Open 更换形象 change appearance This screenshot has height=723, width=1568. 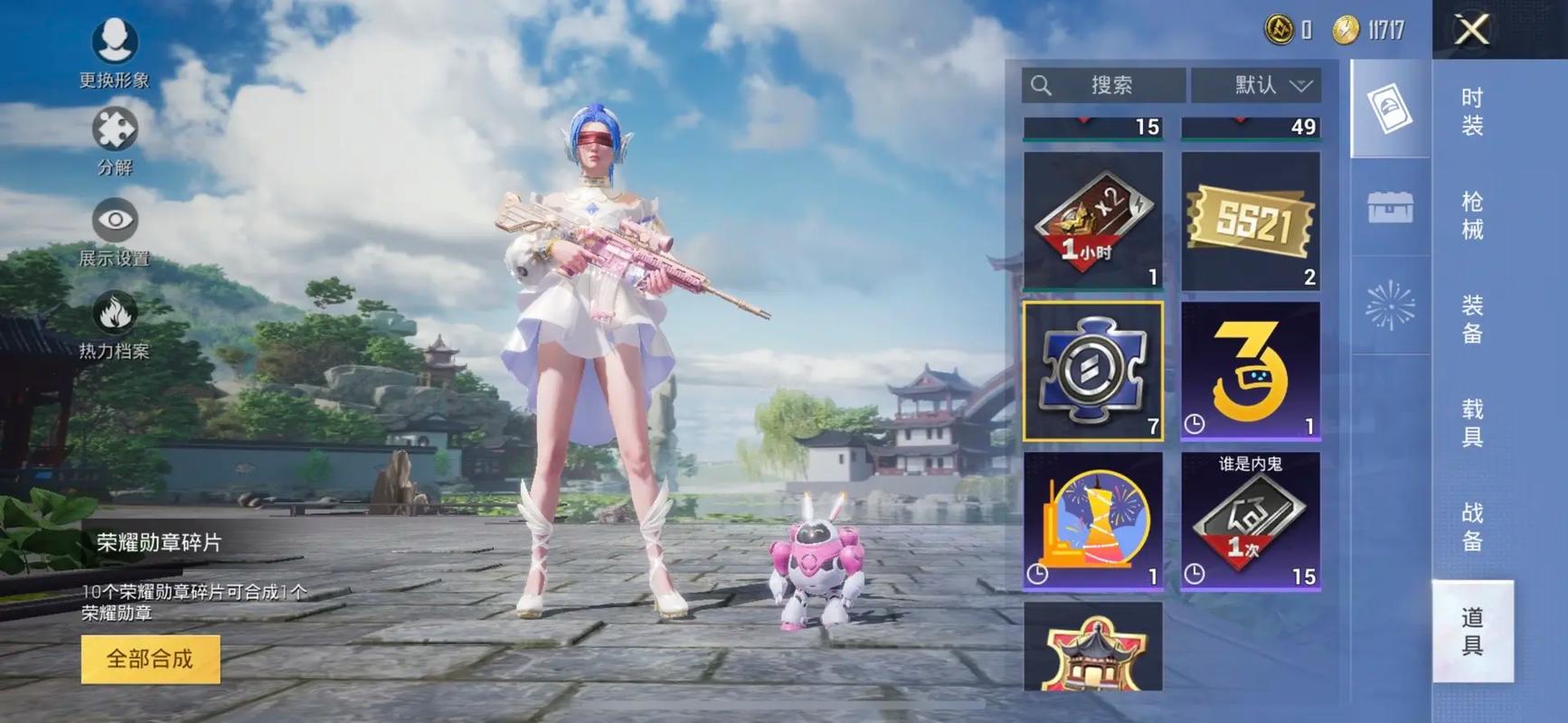(115, 52)
